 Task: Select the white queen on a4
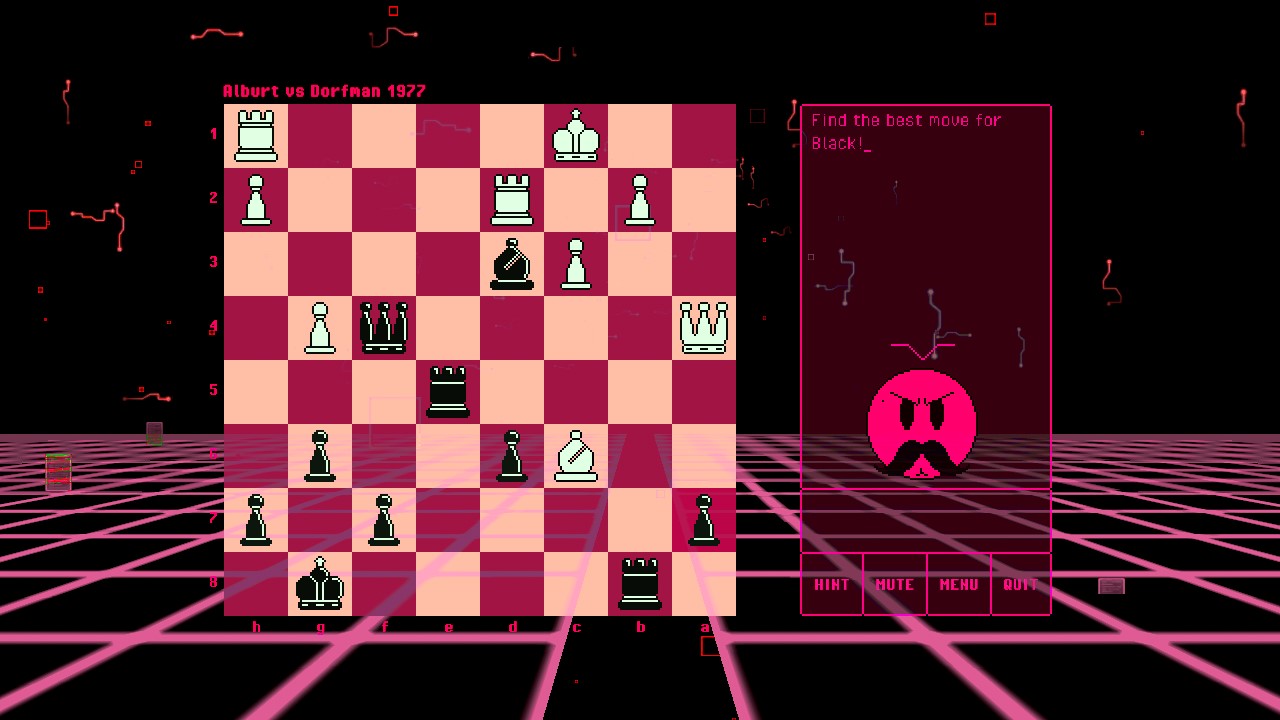704,325
